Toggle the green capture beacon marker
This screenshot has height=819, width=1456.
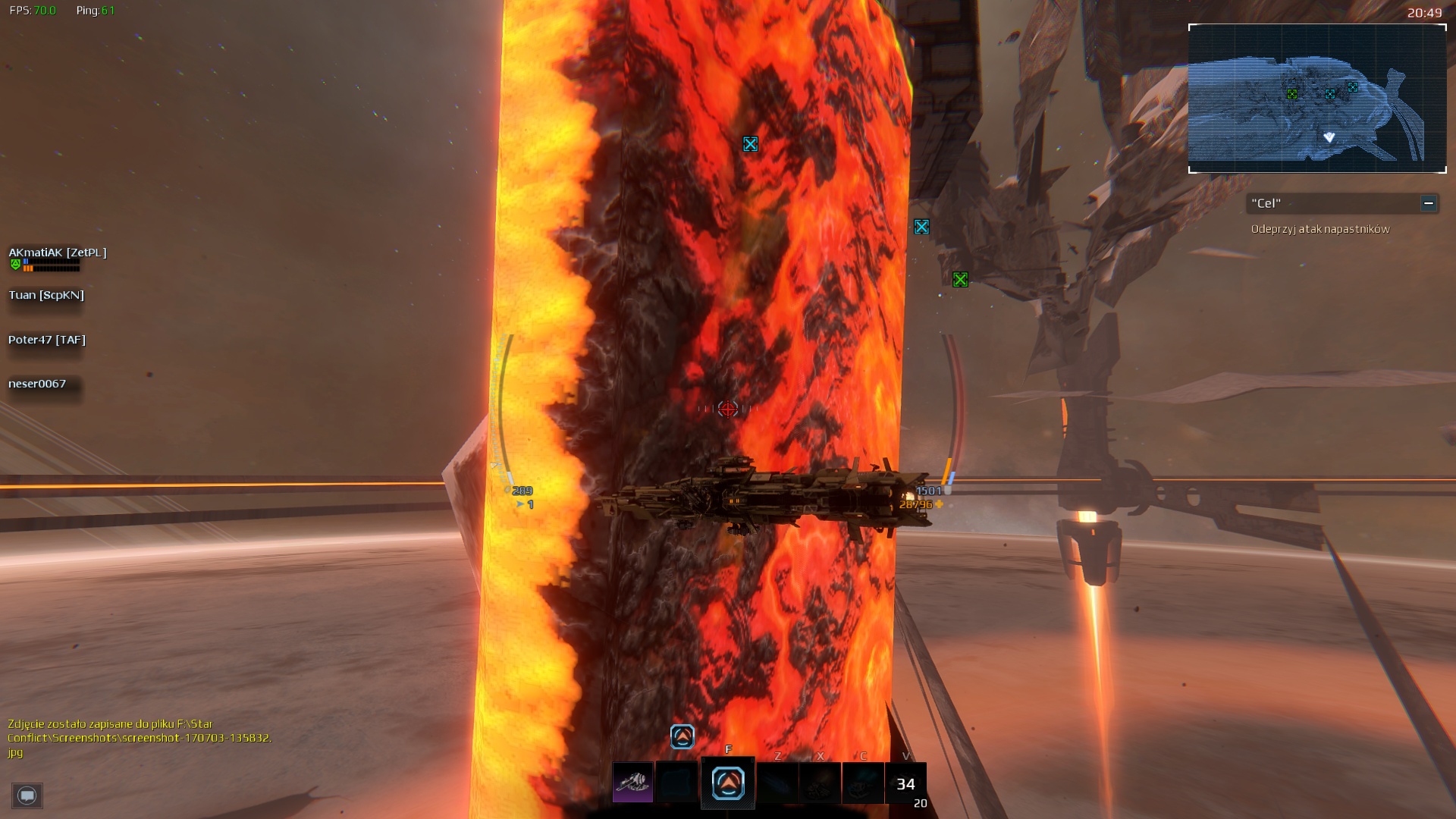[959, 279]
